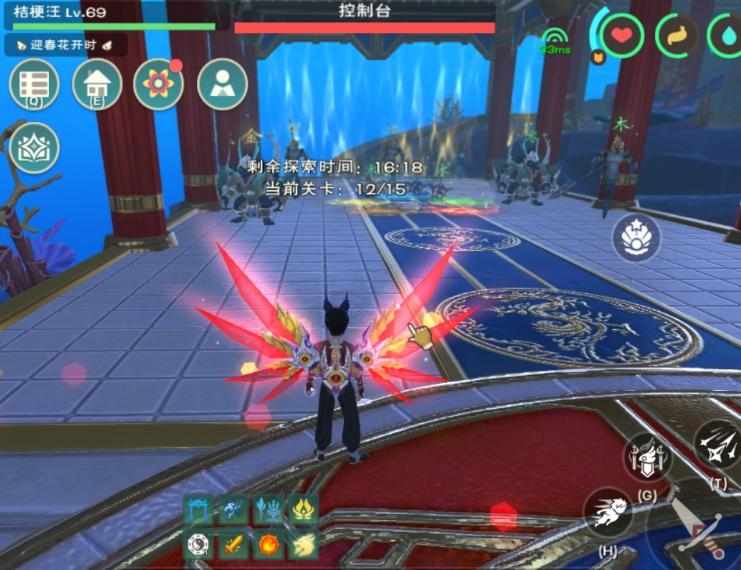Tap the blue water drop status button
The image size is (741, 570).
pyautogui.click(x=726, y=36)
